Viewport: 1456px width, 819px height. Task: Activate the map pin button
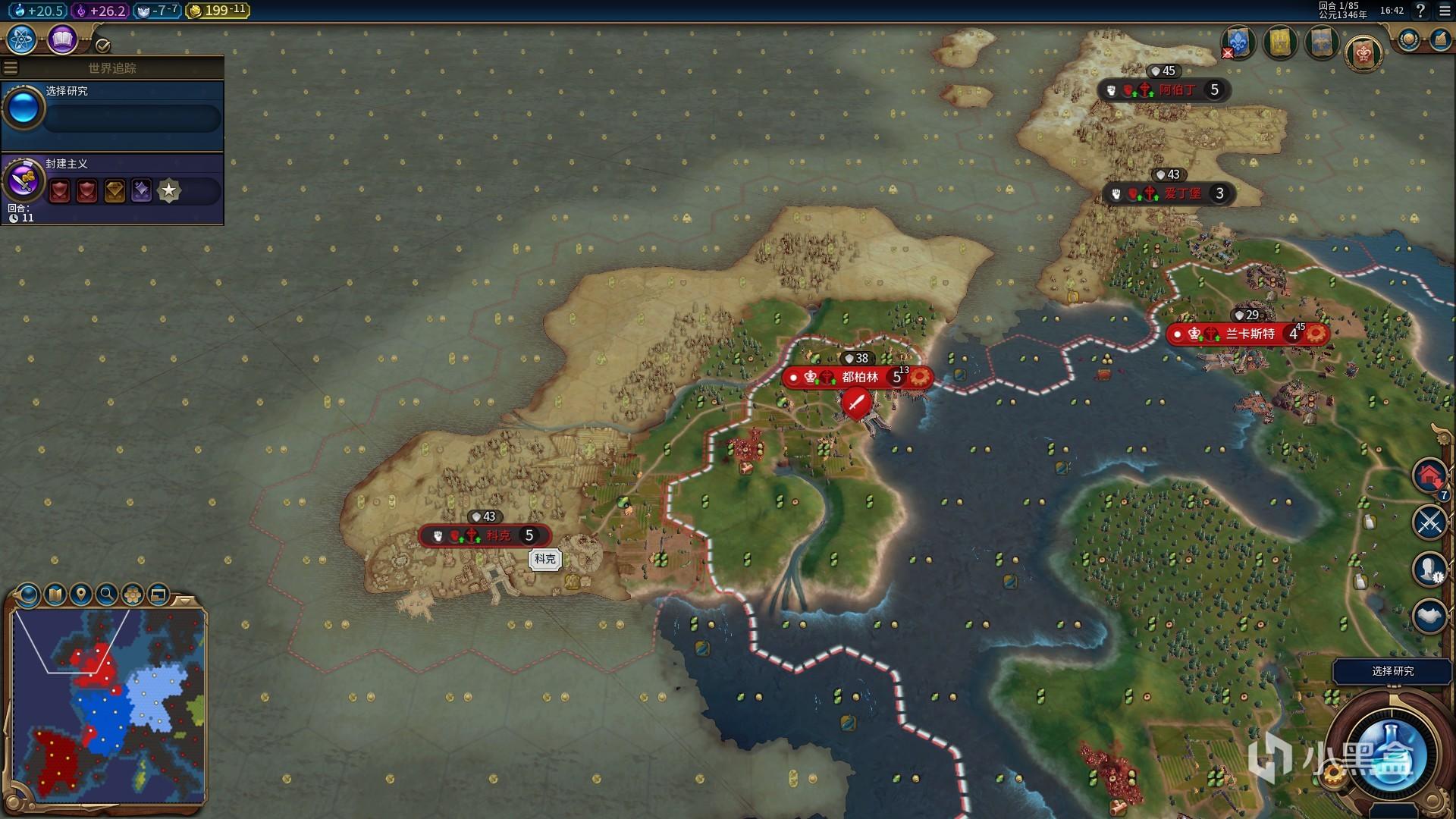click(80, 595)
